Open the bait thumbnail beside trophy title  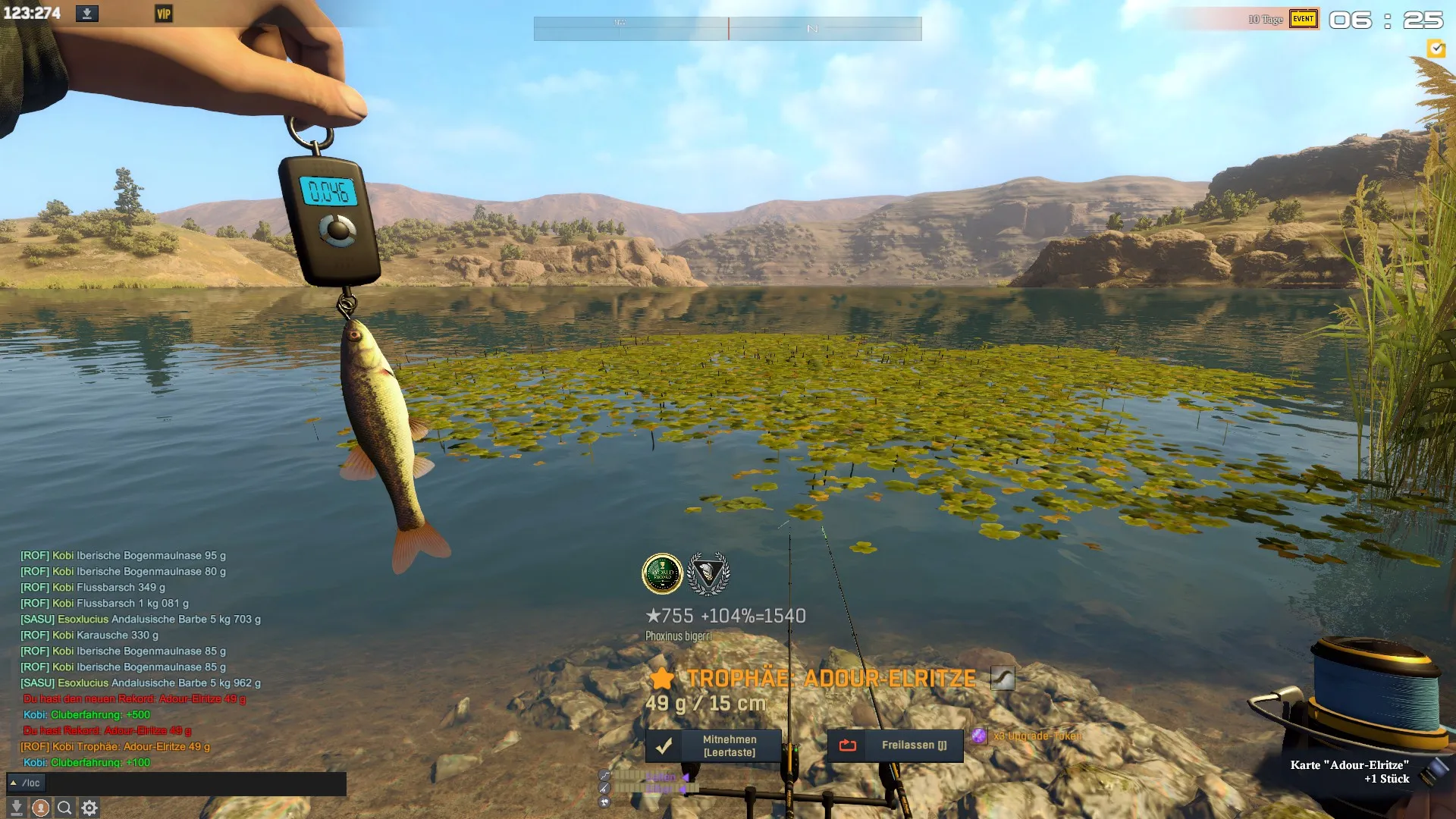(1003, 678)
